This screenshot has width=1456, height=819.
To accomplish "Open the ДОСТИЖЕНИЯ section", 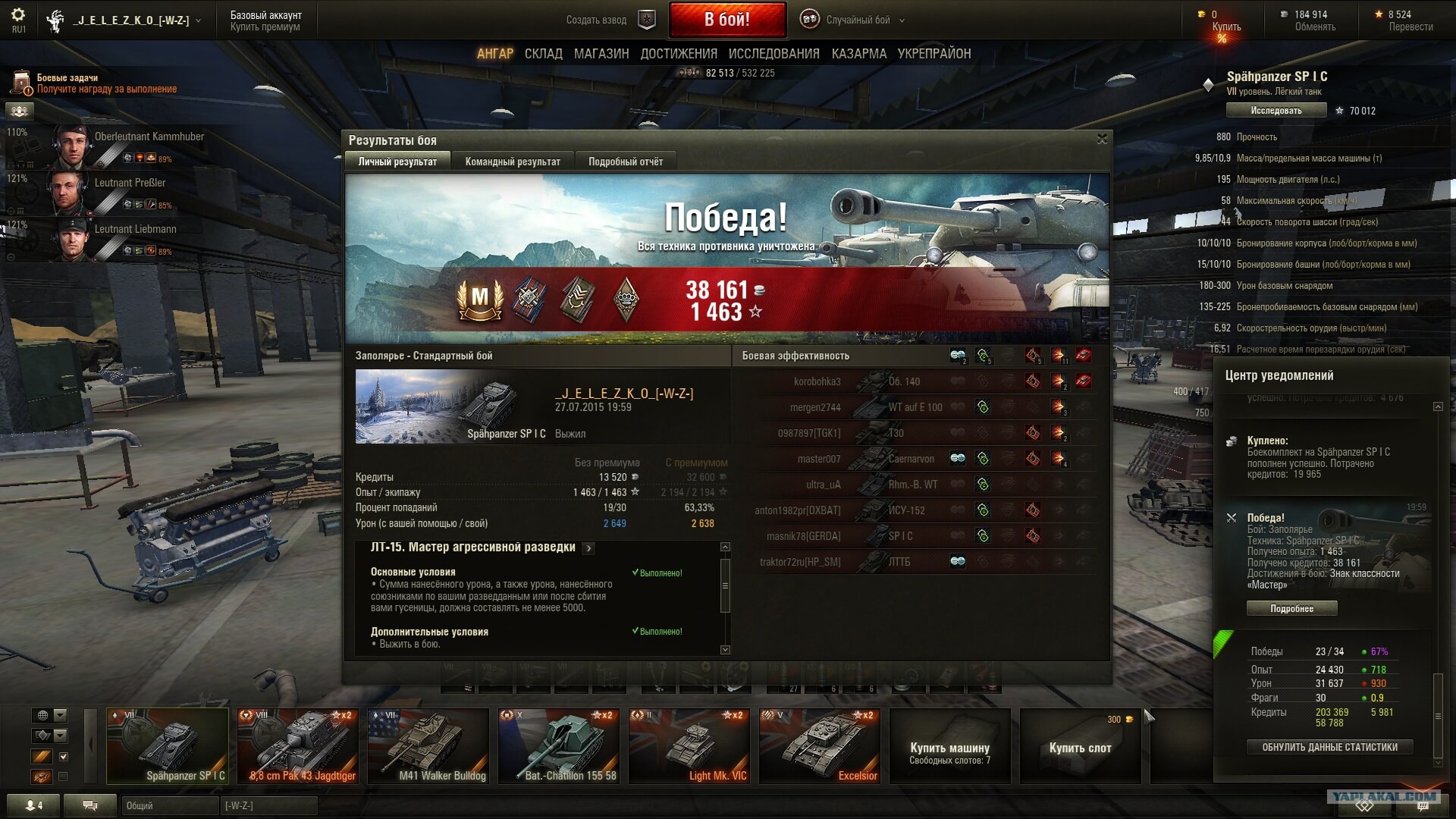I will pyautogui.click(x=678, y=54).
